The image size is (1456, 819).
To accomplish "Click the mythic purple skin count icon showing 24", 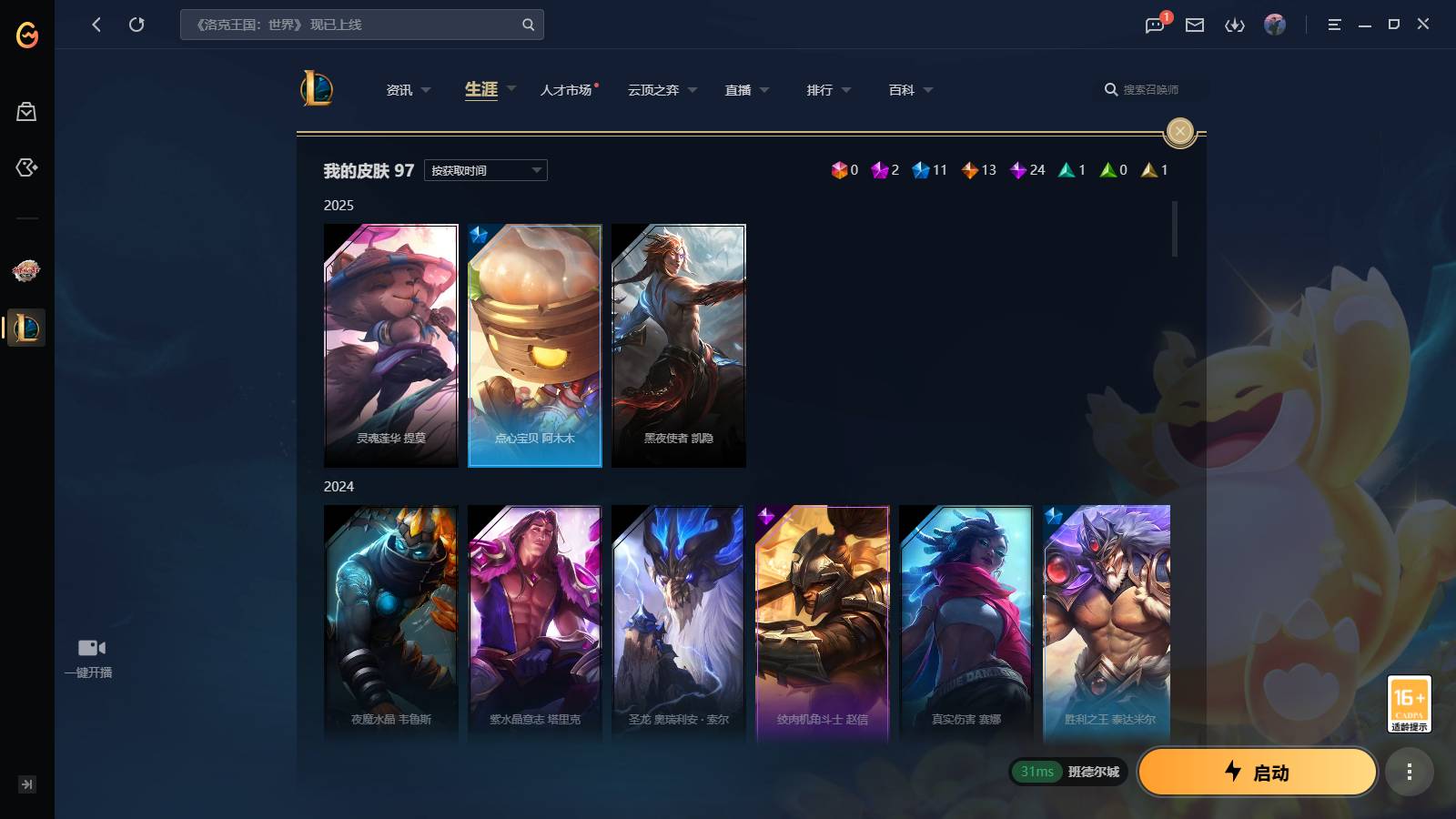I will [x=1017, y=169].
